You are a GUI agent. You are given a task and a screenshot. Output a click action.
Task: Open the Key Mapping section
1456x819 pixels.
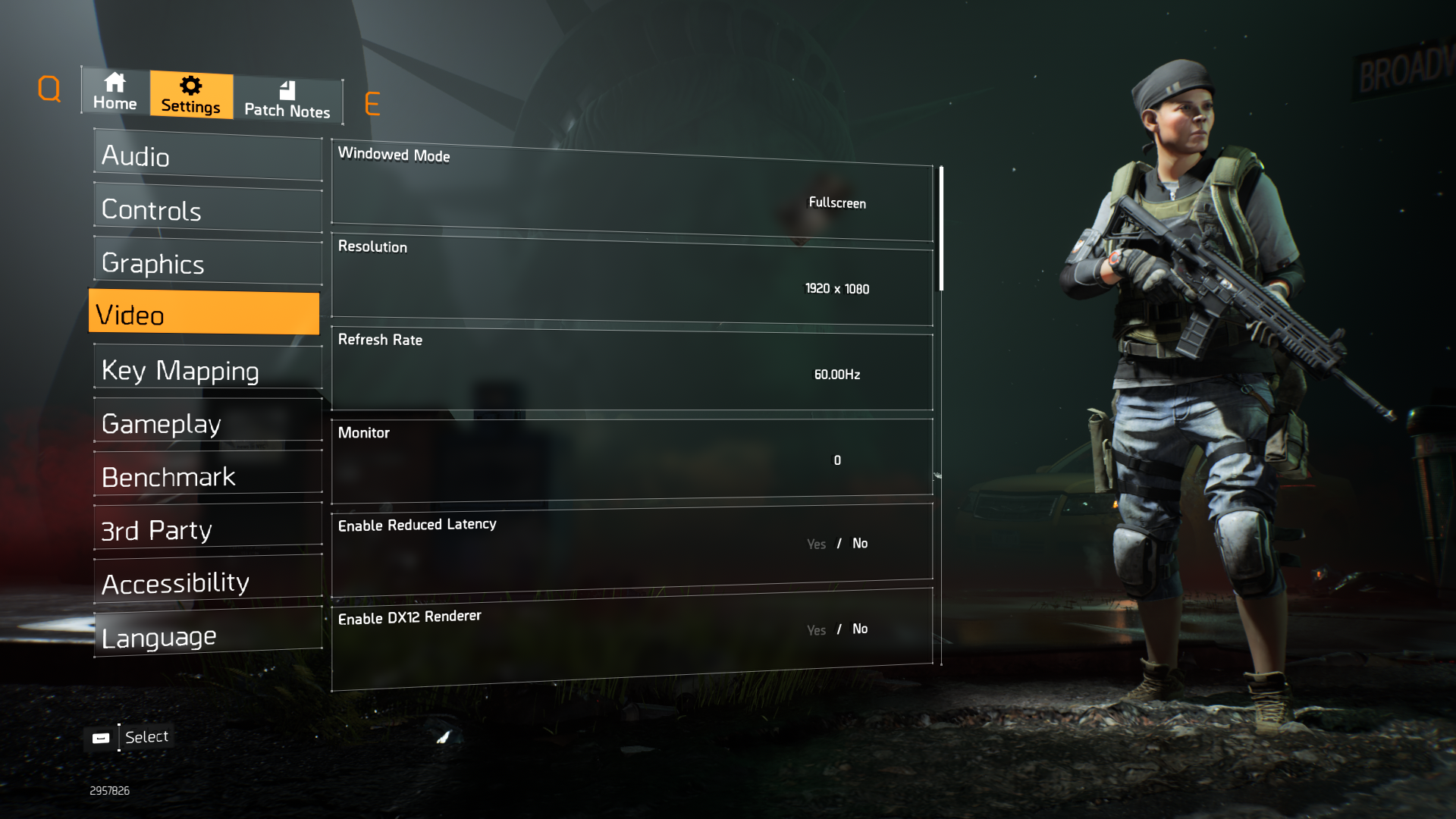click(208, 370)
